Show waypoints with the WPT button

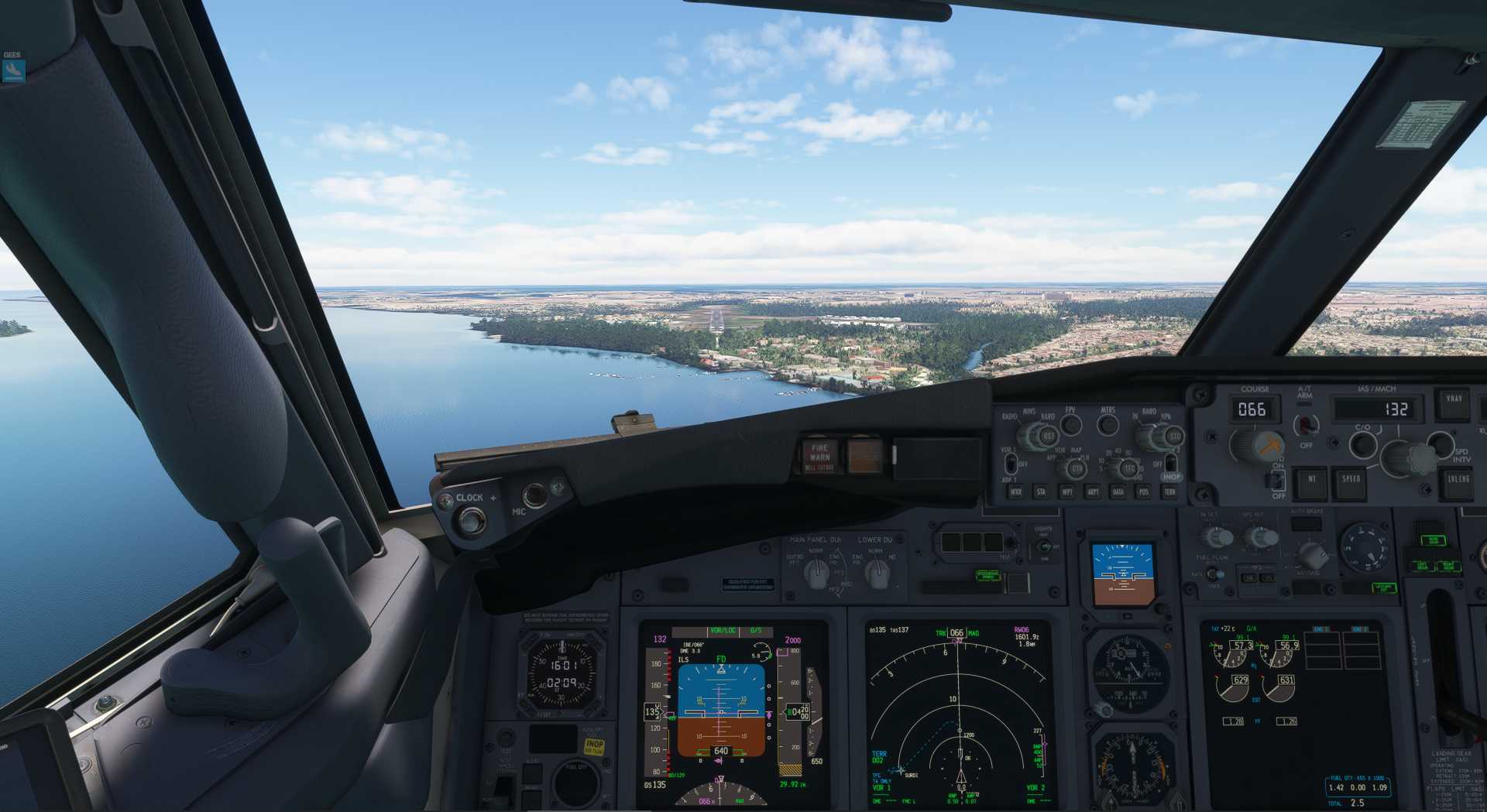(x=1066, y=492)
